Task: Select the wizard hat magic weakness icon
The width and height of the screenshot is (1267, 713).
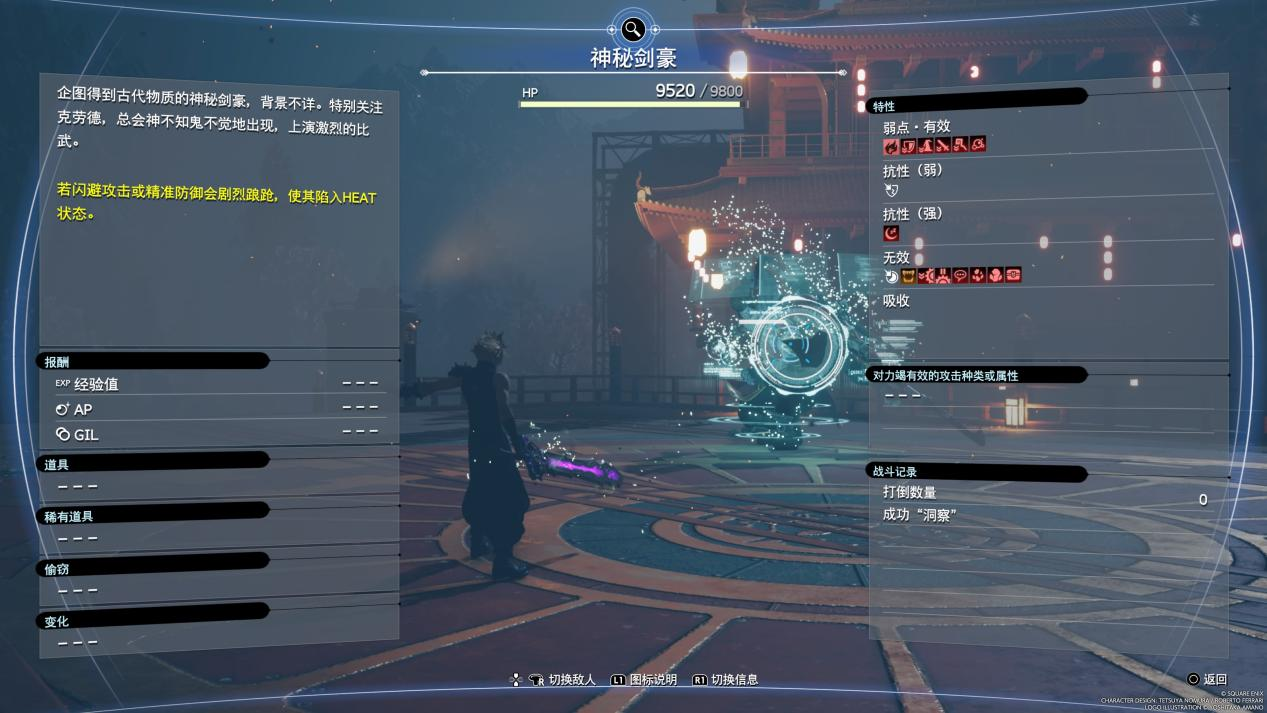Action: click(926, 145)
